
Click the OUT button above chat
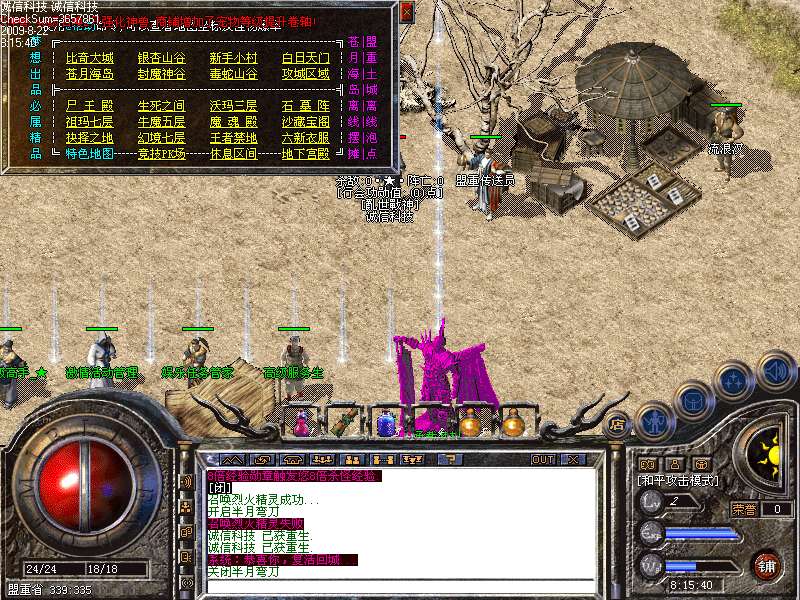coord(542,459)
